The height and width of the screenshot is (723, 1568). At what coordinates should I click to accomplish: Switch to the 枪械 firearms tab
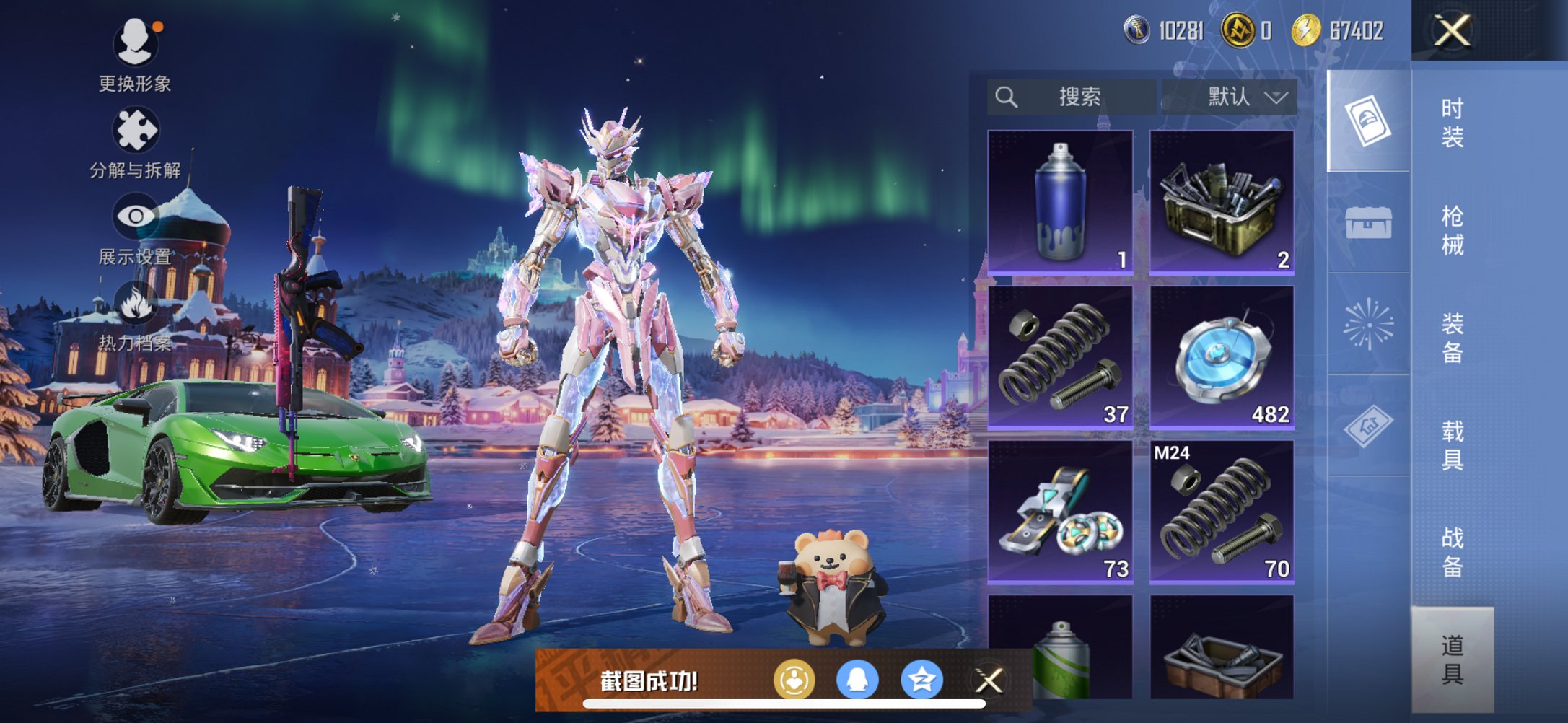pos(1452,230)
